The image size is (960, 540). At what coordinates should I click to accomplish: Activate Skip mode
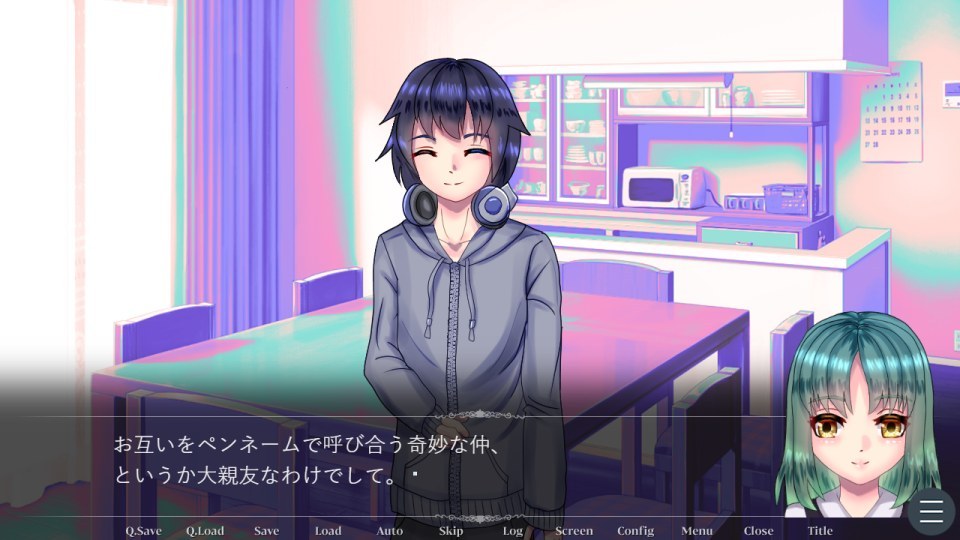tap(451, 531)
